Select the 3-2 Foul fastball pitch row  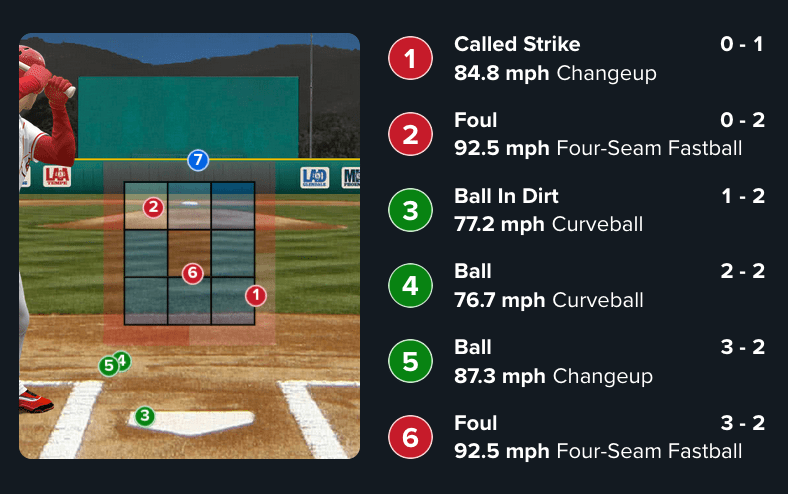(576, 437)
